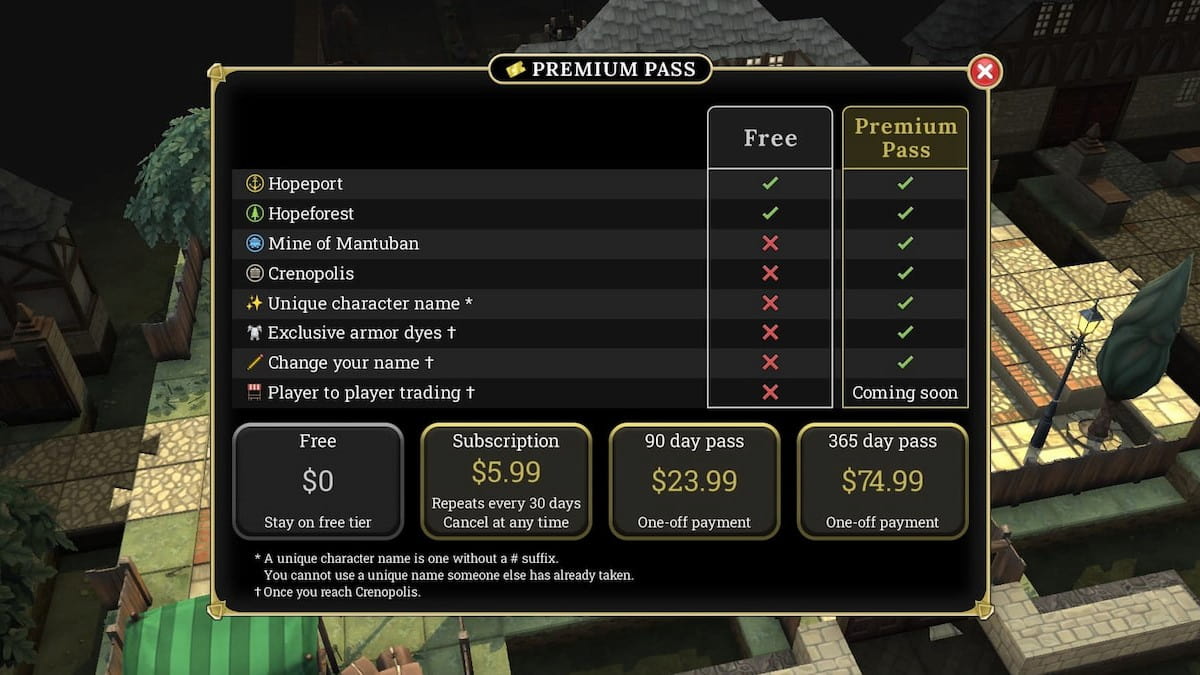Purchase the 365 day pass

882,481
